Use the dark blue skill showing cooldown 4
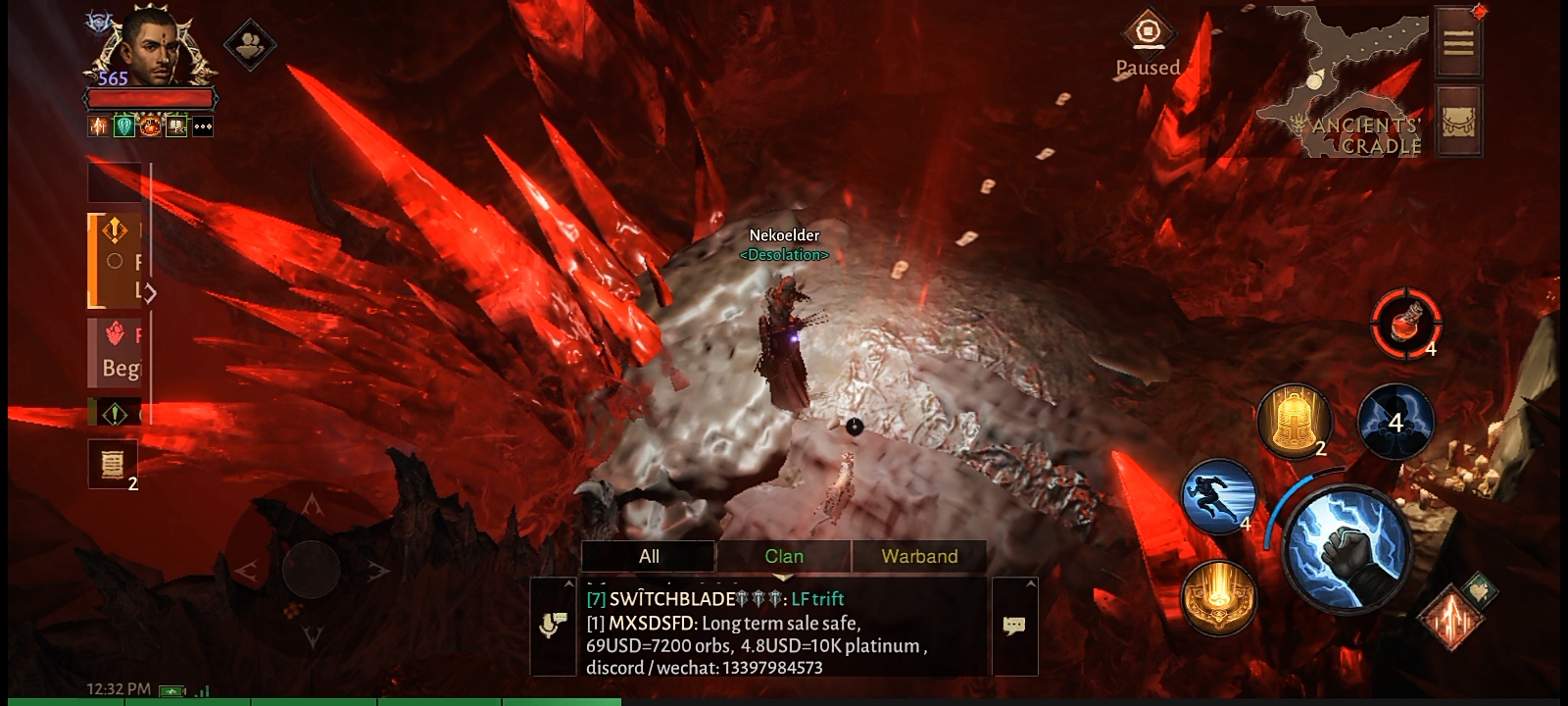 coord(1396,422)
